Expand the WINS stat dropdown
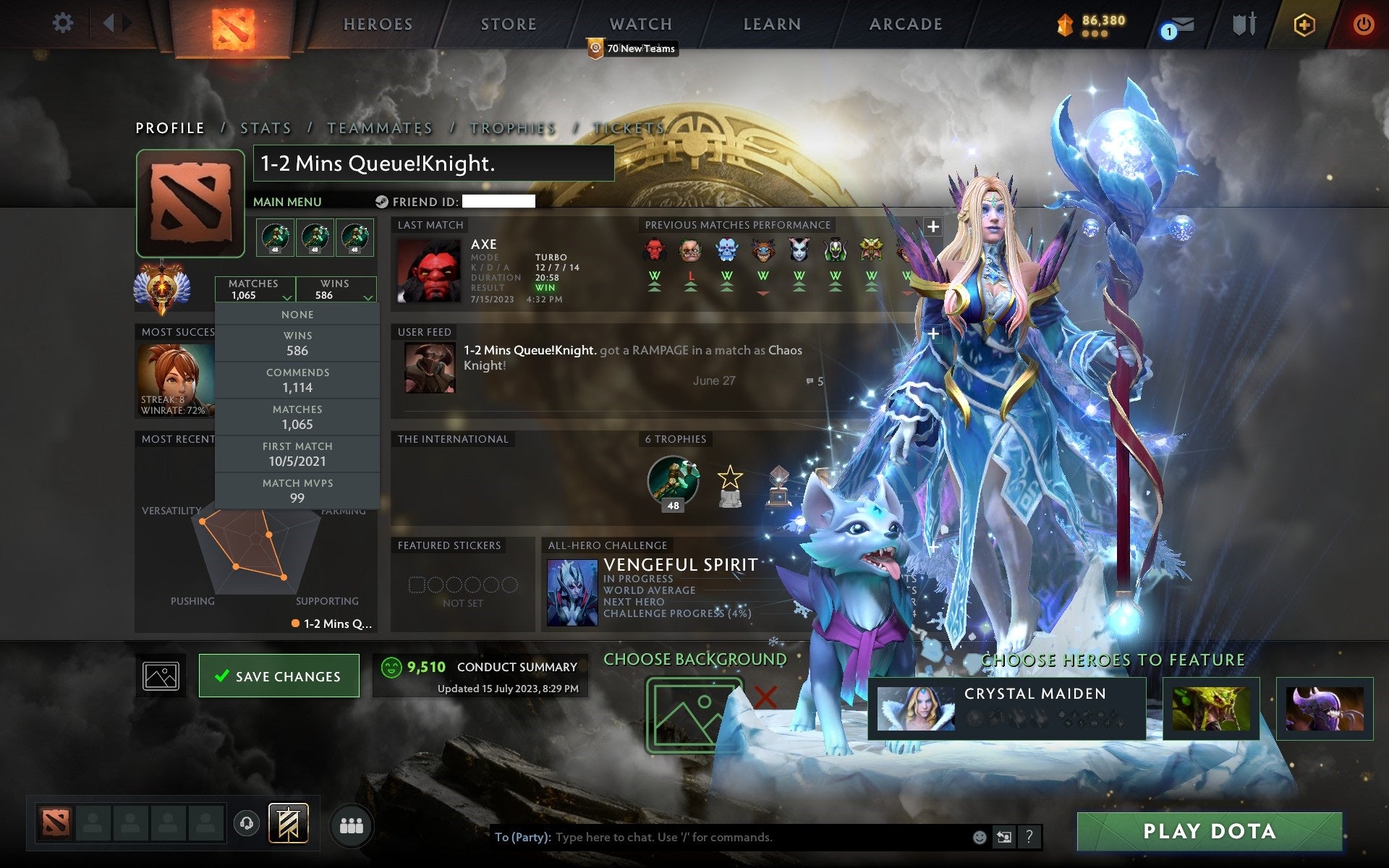The height and width of the screenshot is (868, 1389). click(337, 289)
